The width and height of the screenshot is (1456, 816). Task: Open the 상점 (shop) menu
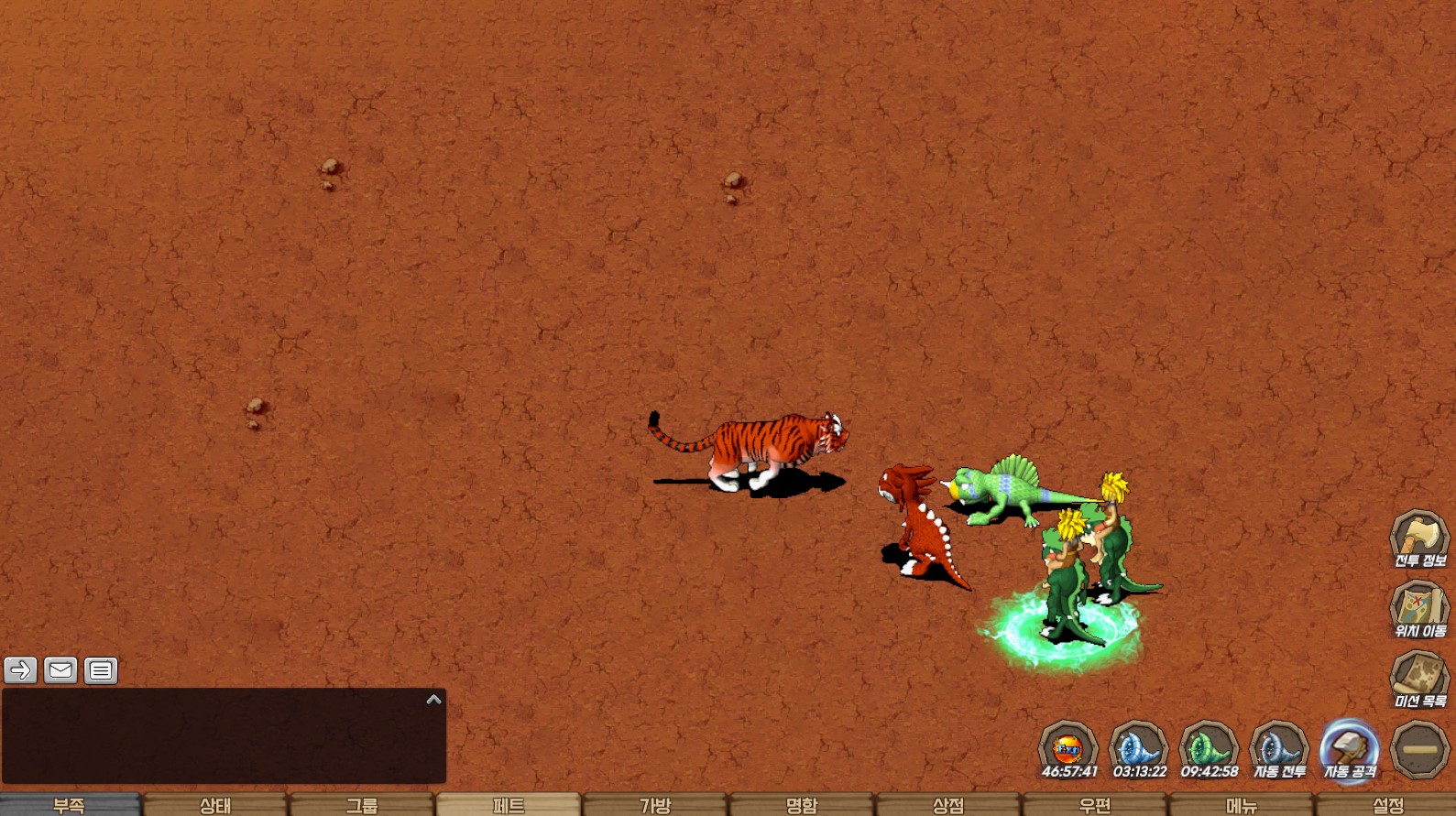[948, 805]
